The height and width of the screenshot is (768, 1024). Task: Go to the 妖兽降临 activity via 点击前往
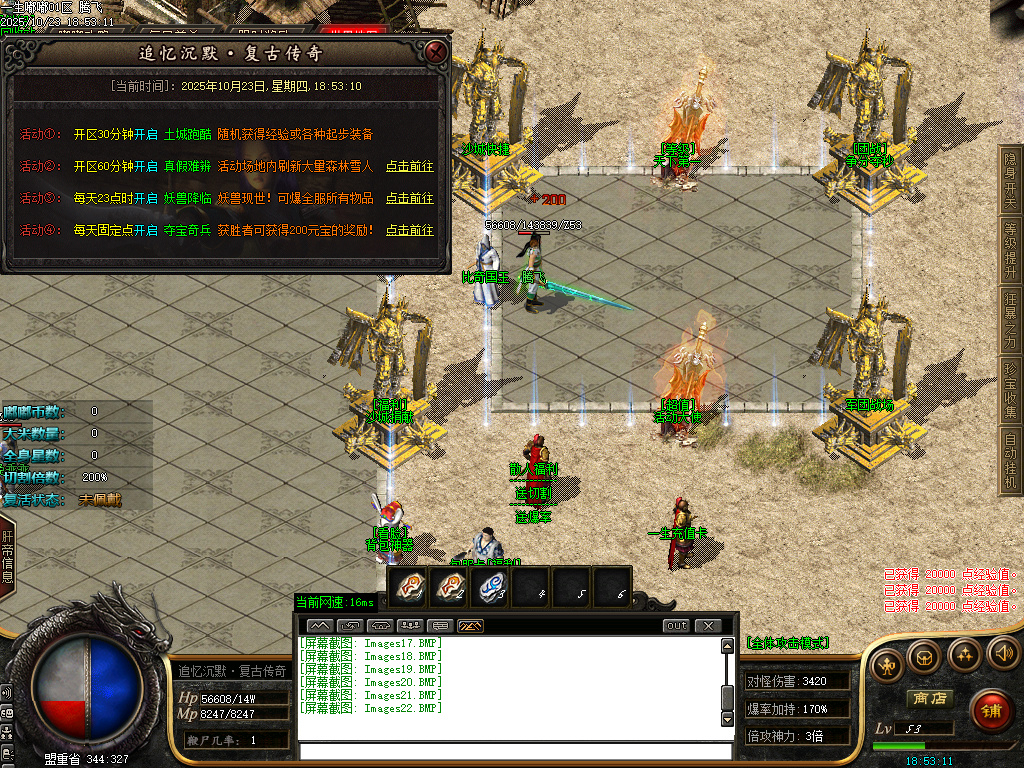410,198
